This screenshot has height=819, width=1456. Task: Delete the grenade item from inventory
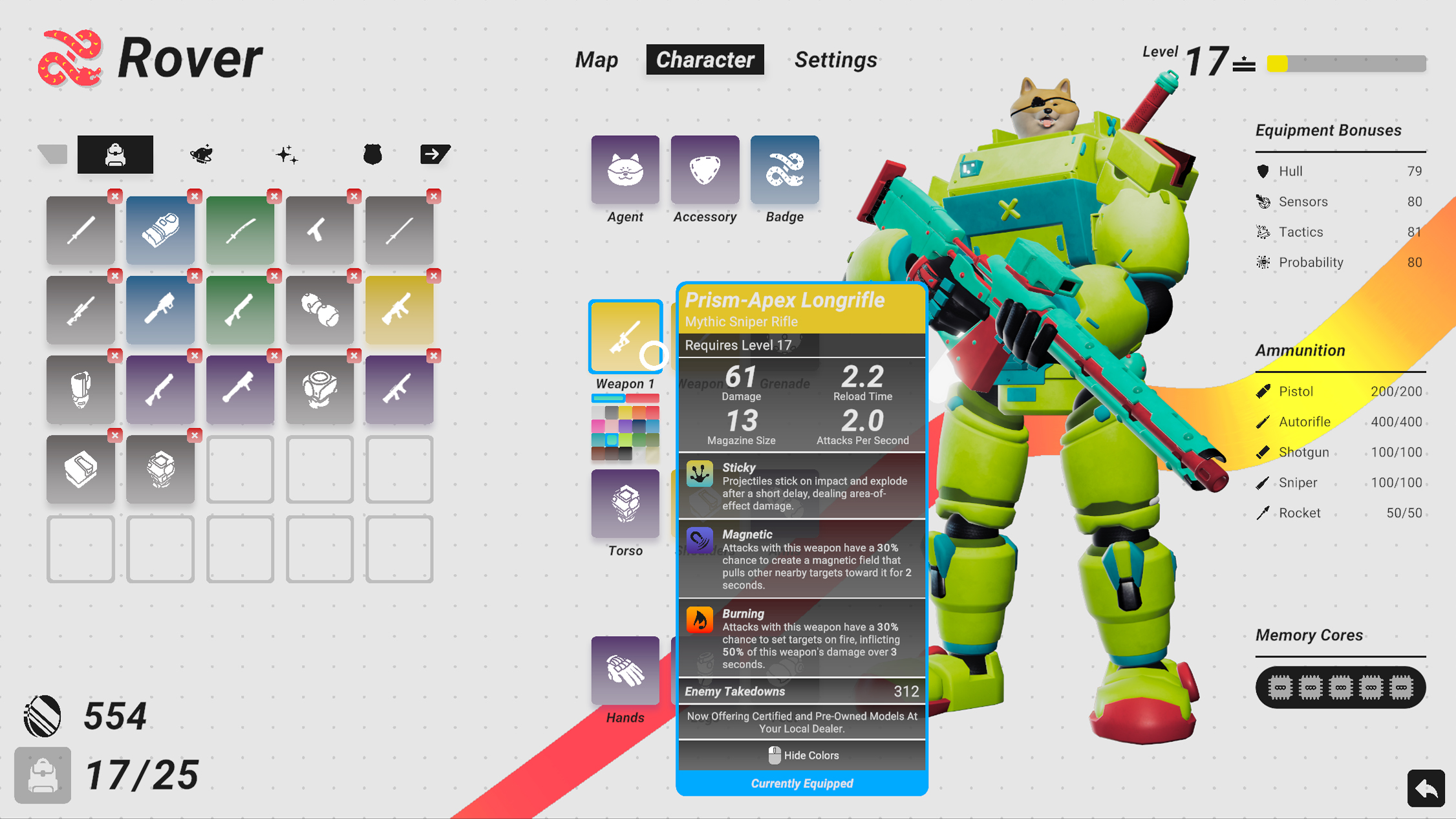(354, 276)
